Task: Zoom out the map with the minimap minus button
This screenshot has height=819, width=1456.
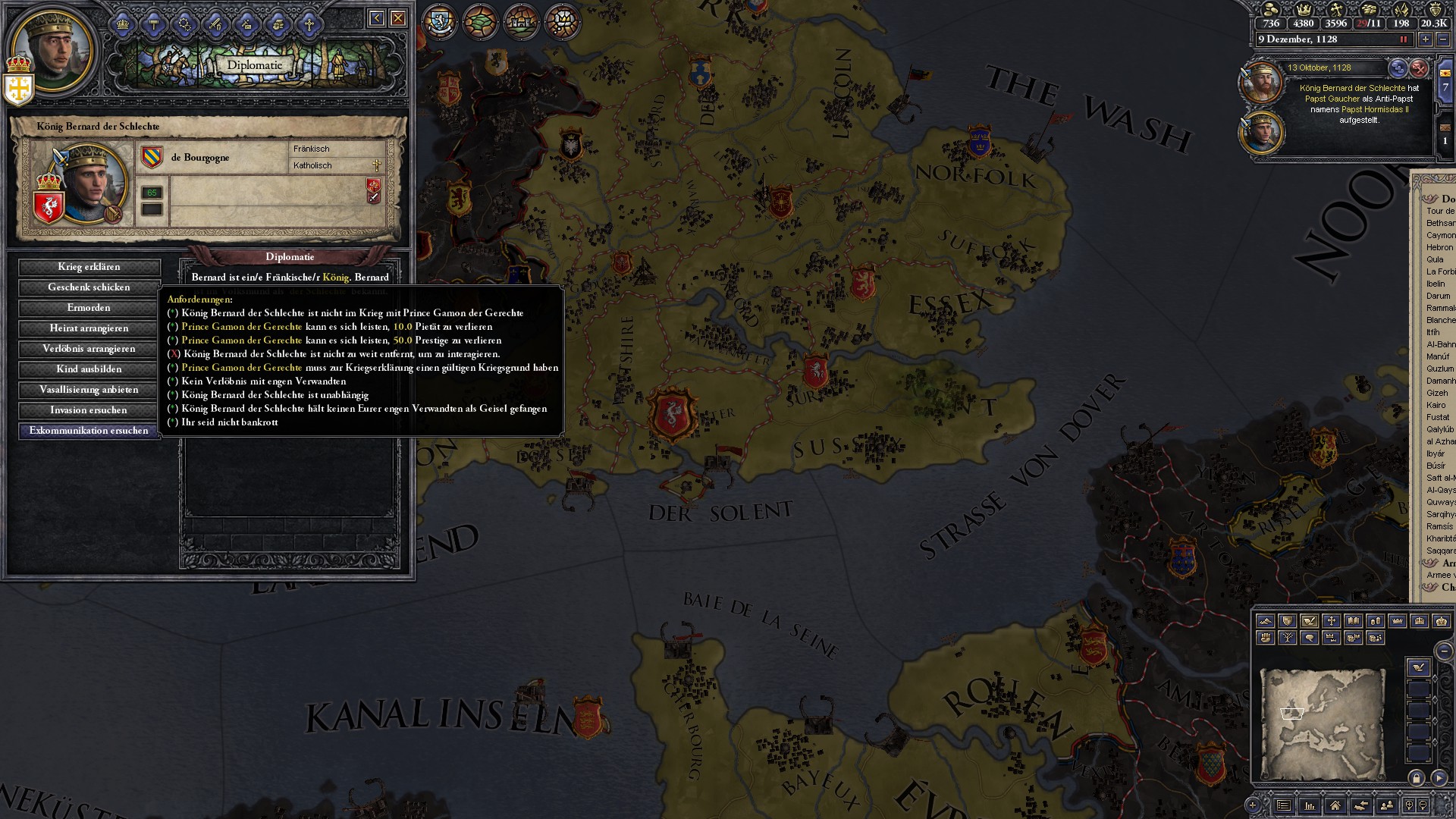Action: 1445,651
